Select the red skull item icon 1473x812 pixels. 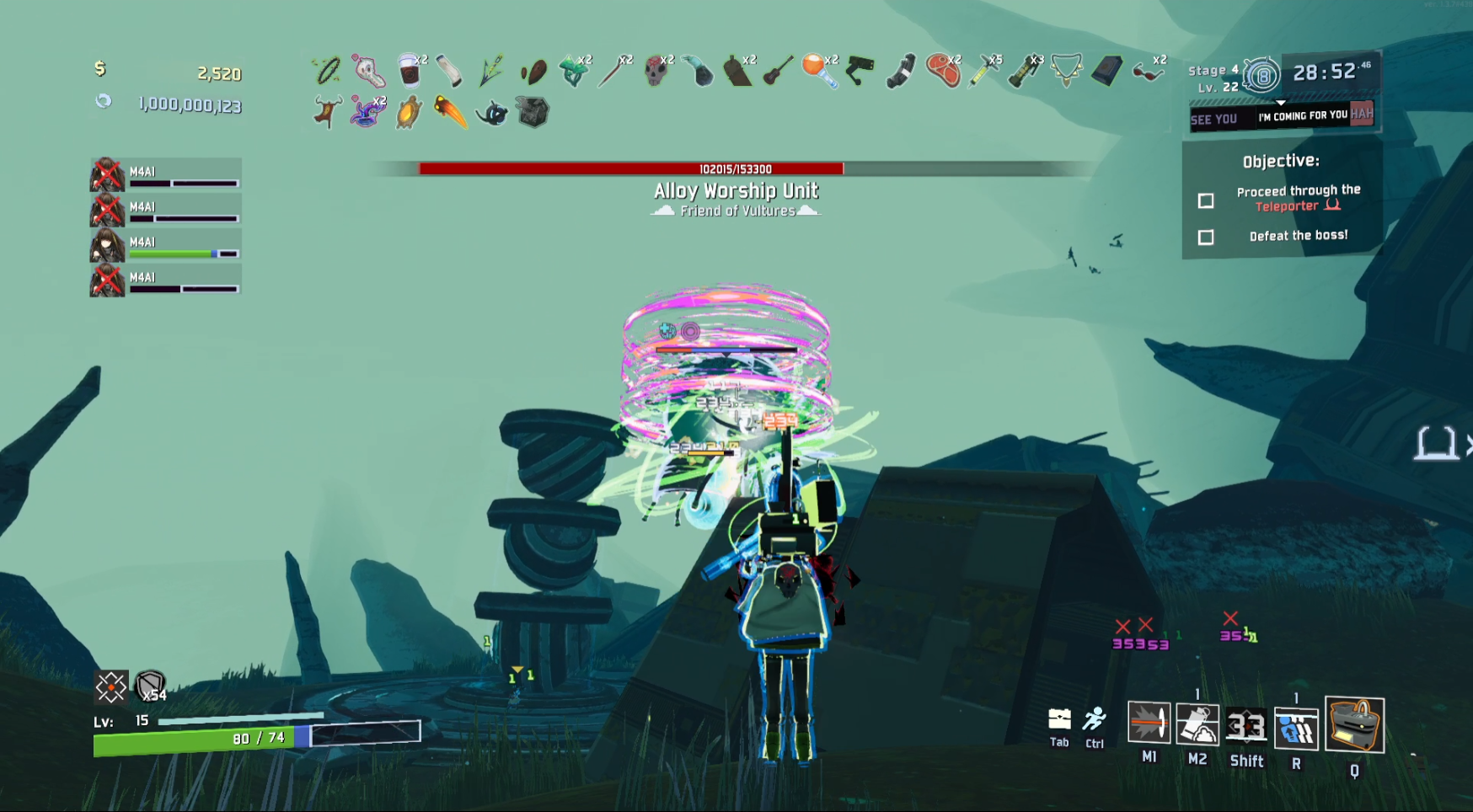click(x=656, y=71)
